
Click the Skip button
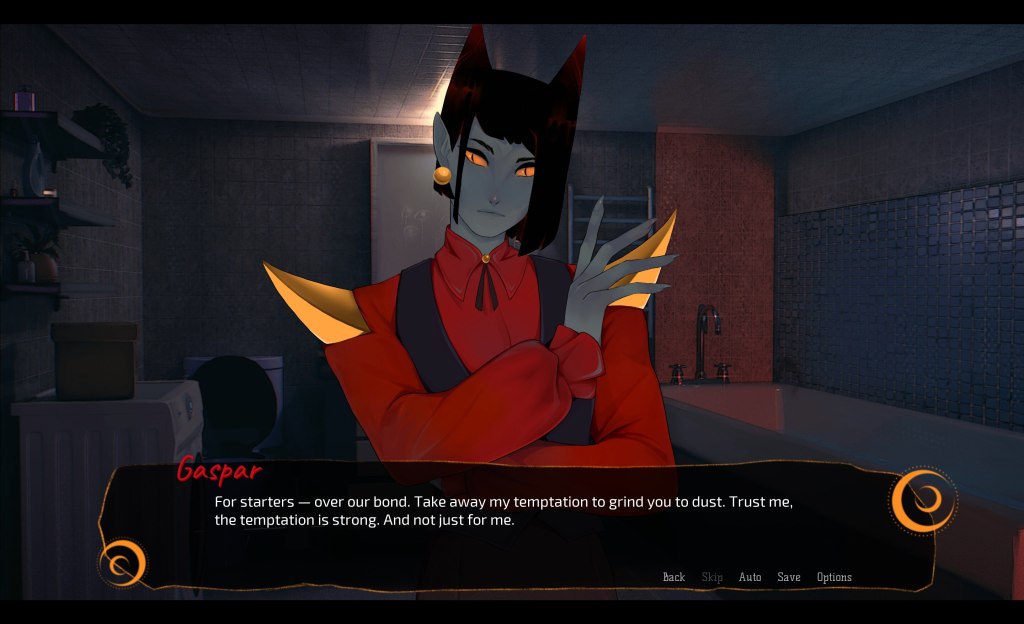point(712,577)
